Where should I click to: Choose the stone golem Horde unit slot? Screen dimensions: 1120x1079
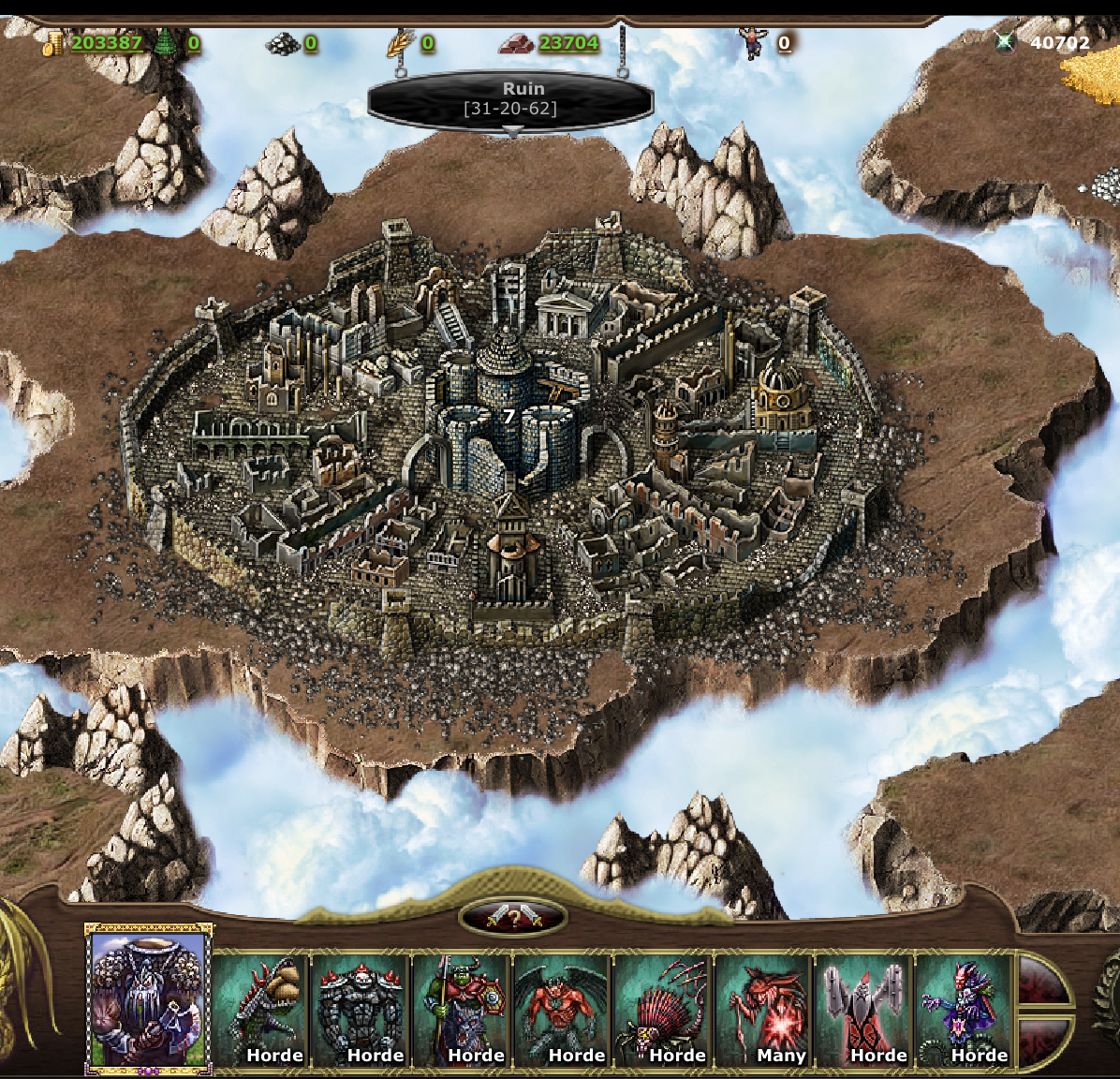(361, 1010)
